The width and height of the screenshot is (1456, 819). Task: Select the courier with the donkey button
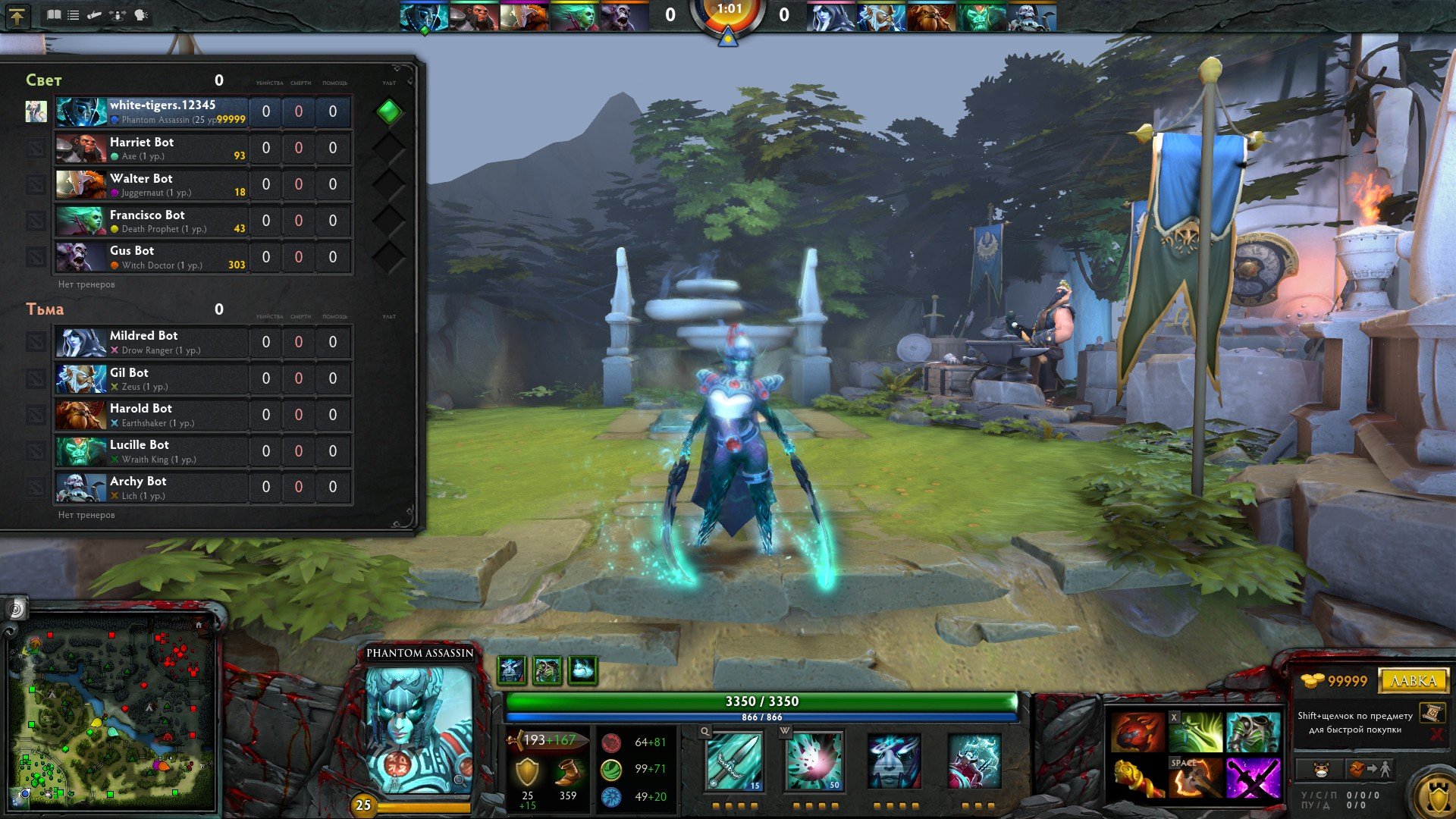1321,770
